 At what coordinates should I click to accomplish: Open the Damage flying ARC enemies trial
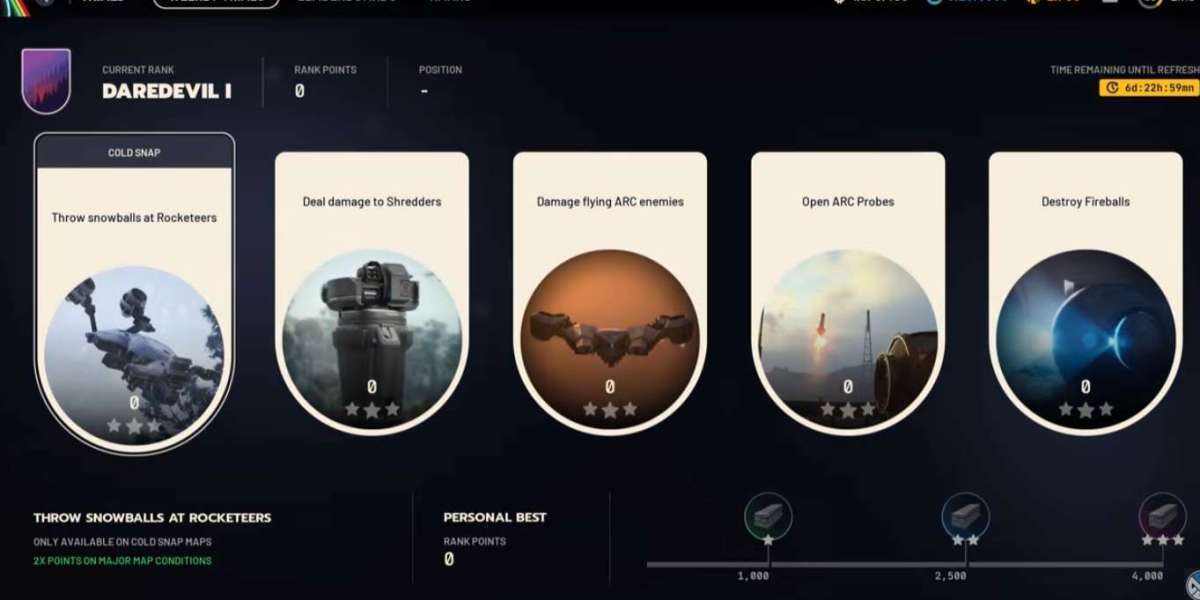[610, 292]
